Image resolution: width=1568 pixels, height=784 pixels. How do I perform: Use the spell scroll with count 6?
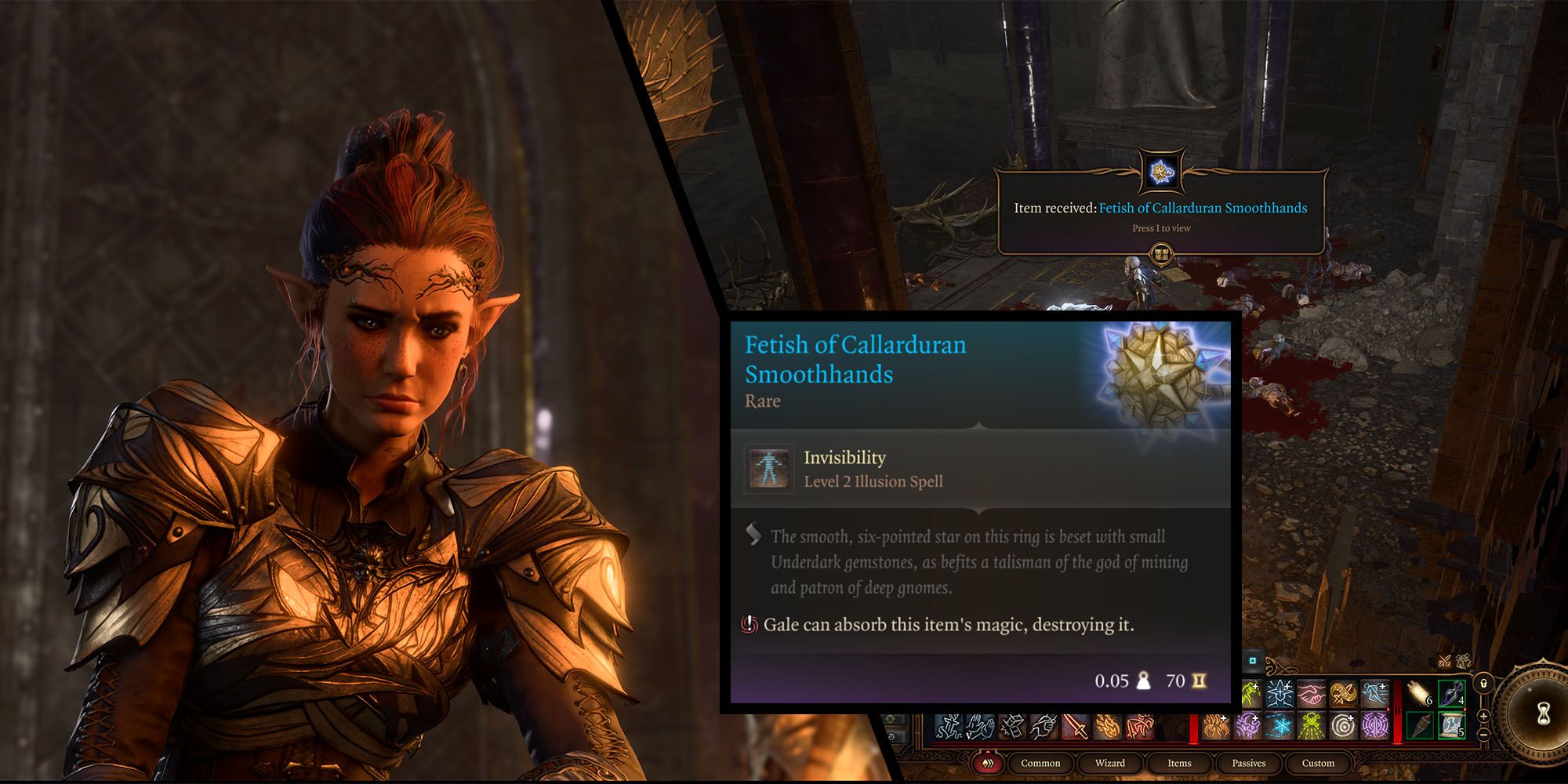[1420, 694]
